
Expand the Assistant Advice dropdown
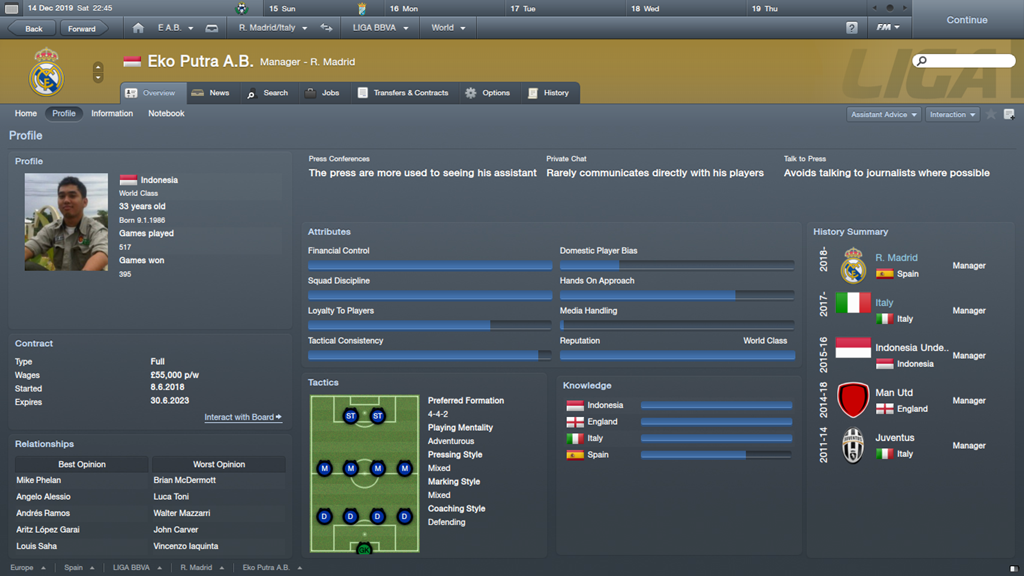pyautogui.click(x=884, y=115)
